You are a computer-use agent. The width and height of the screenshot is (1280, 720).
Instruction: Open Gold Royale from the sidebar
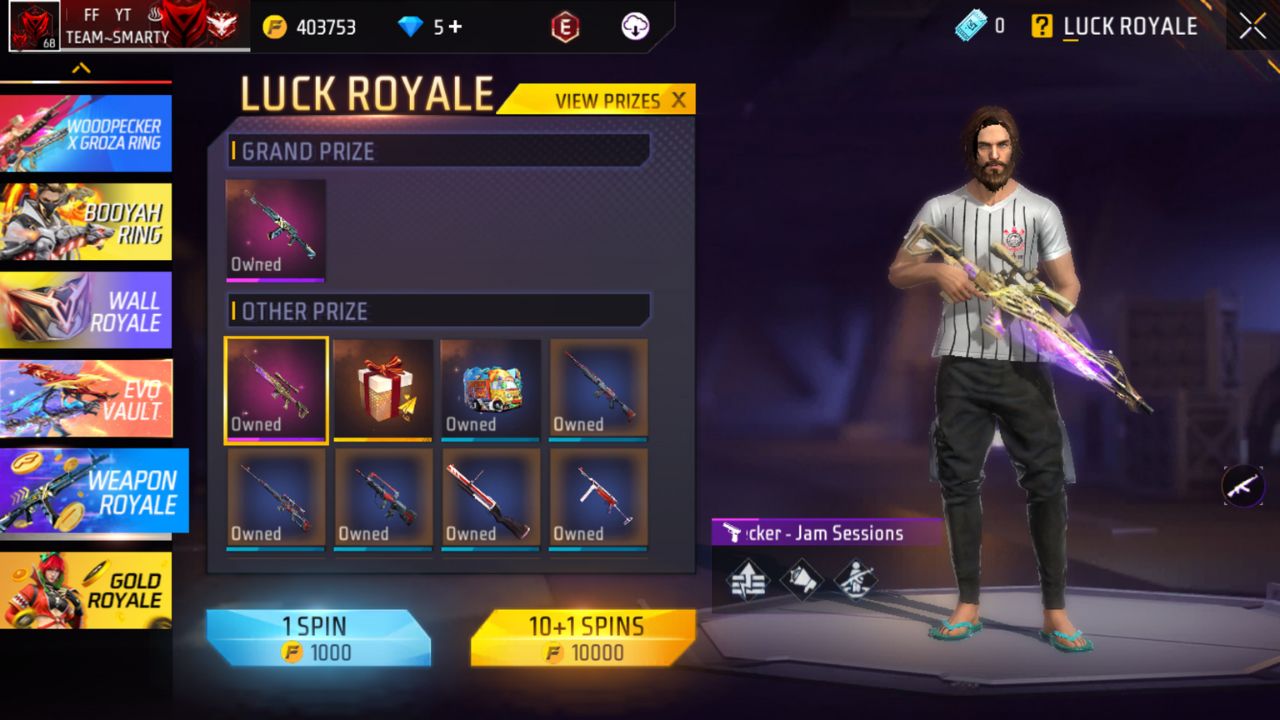click(86, 590)
